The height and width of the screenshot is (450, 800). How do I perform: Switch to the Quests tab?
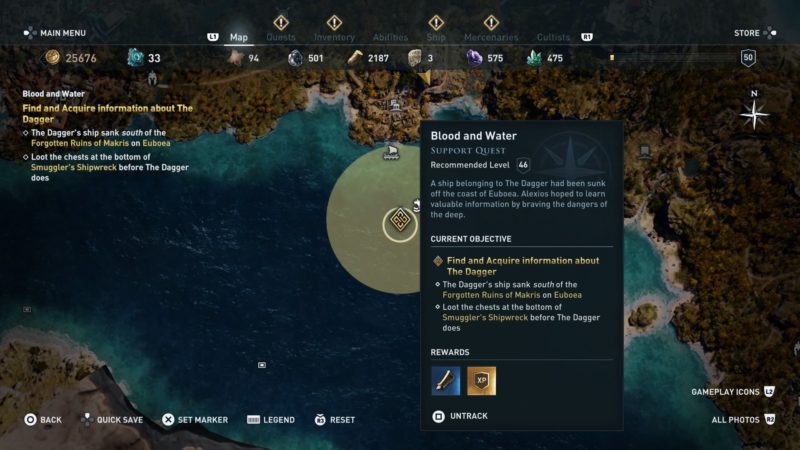click(281, 38)
